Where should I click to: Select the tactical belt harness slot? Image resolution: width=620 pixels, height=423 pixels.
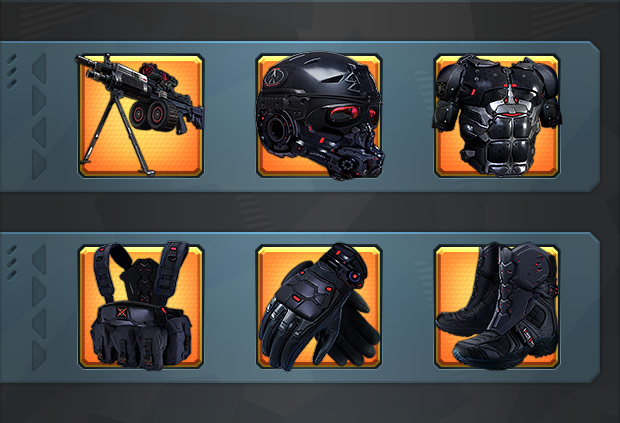(140, 306)
